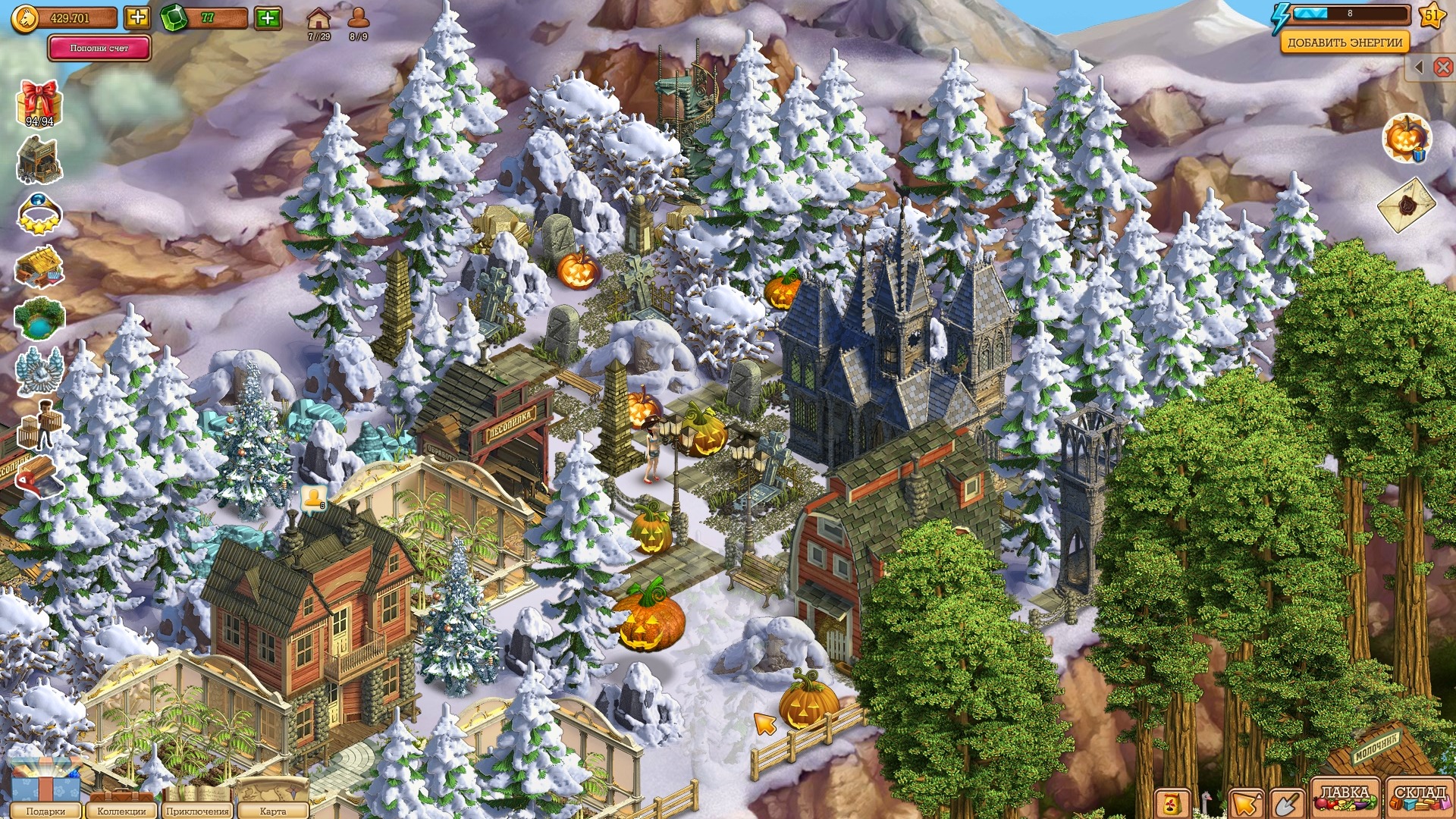
Task: Open the 'Коллекции' collections tab
Action: pyautogui.click(x=121, y=810)
